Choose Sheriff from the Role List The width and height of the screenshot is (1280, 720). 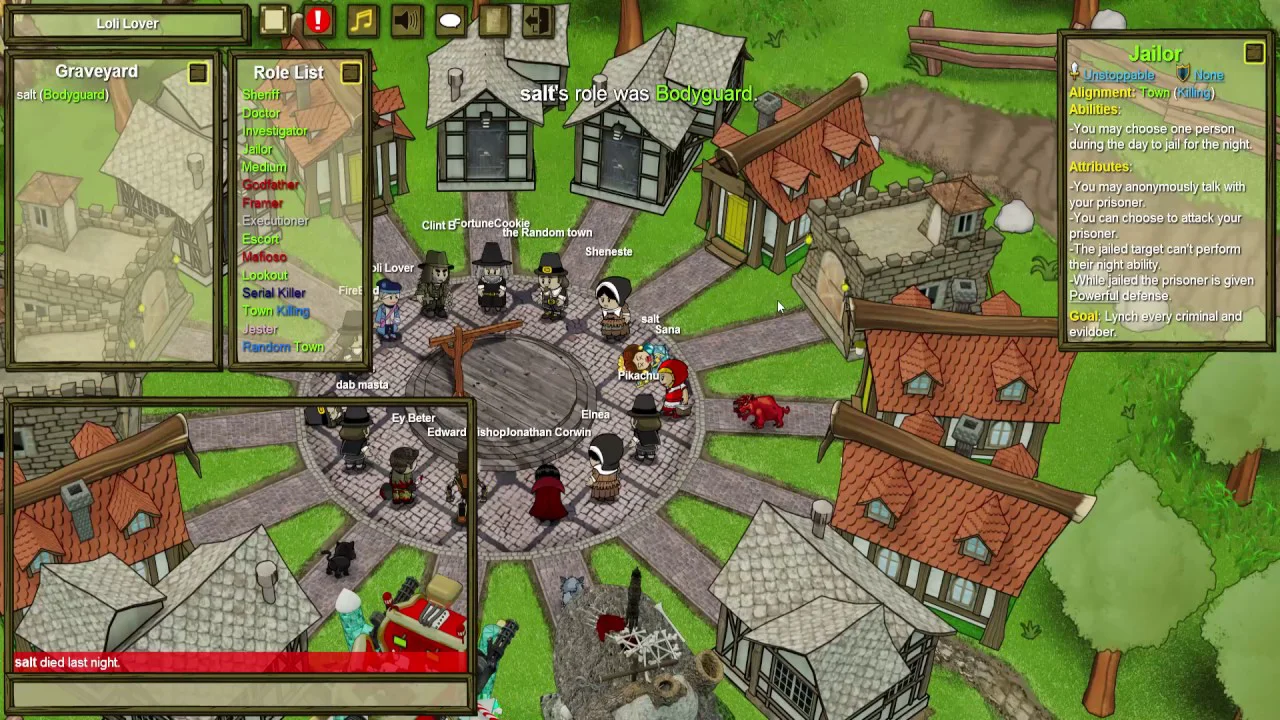[261, 95]
